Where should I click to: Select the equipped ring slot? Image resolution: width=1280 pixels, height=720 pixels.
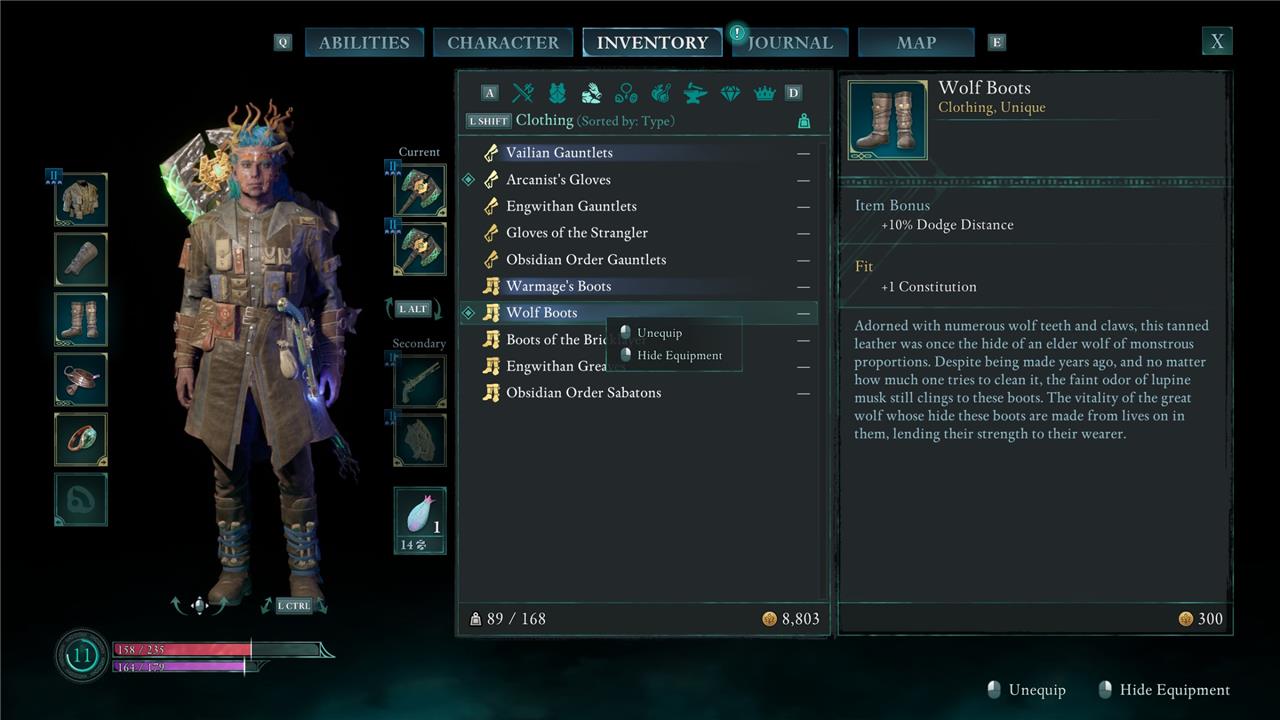[81, 439]
